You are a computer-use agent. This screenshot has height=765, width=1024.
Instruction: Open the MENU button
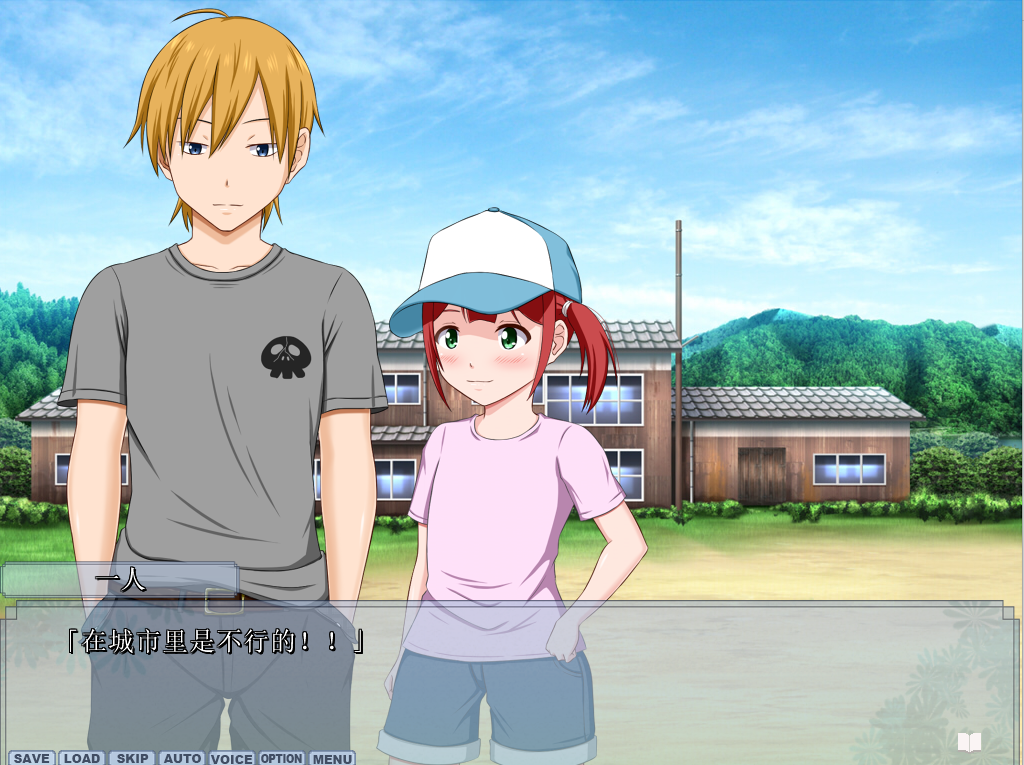pos(332,758)
